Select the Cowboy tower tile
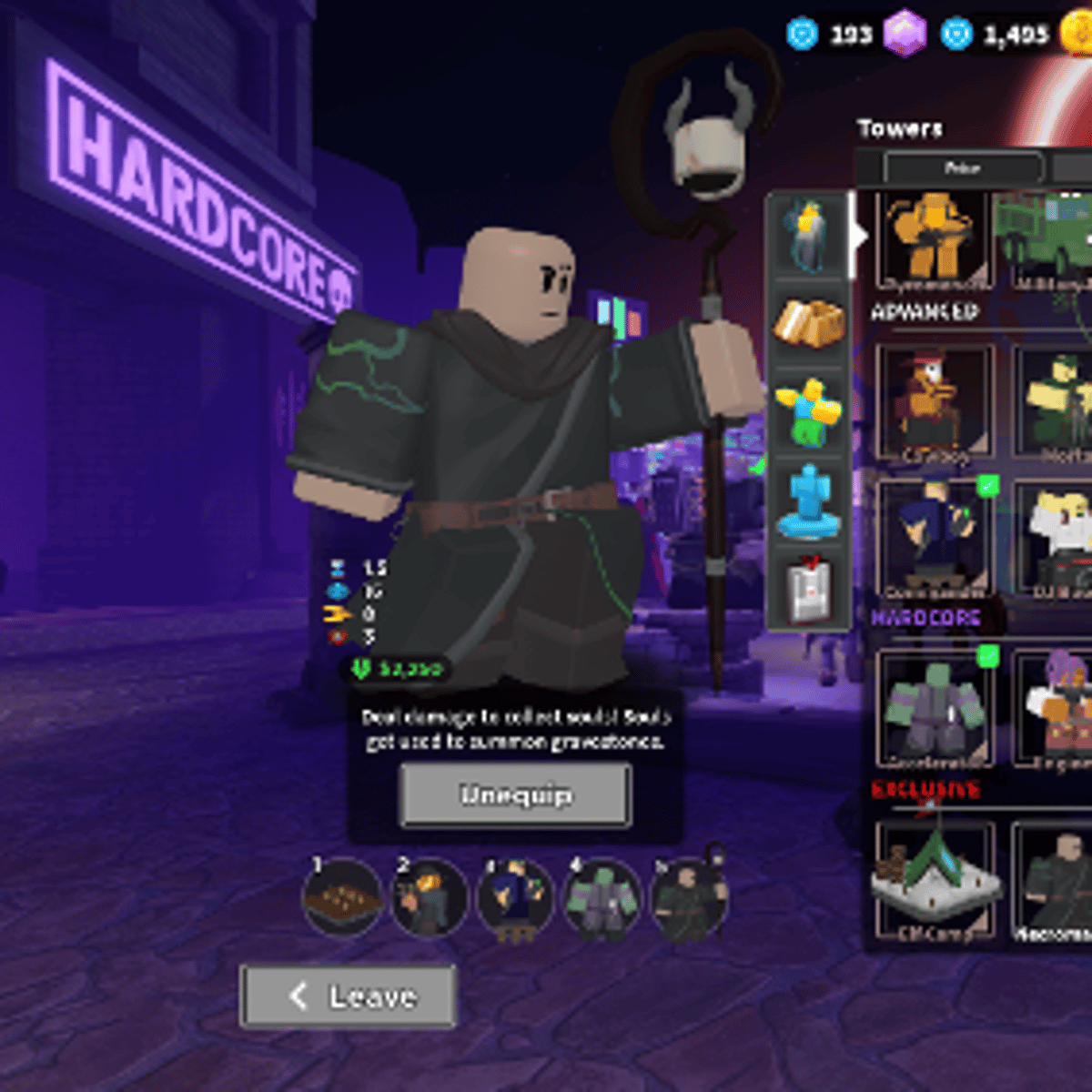 coord(935,400)
